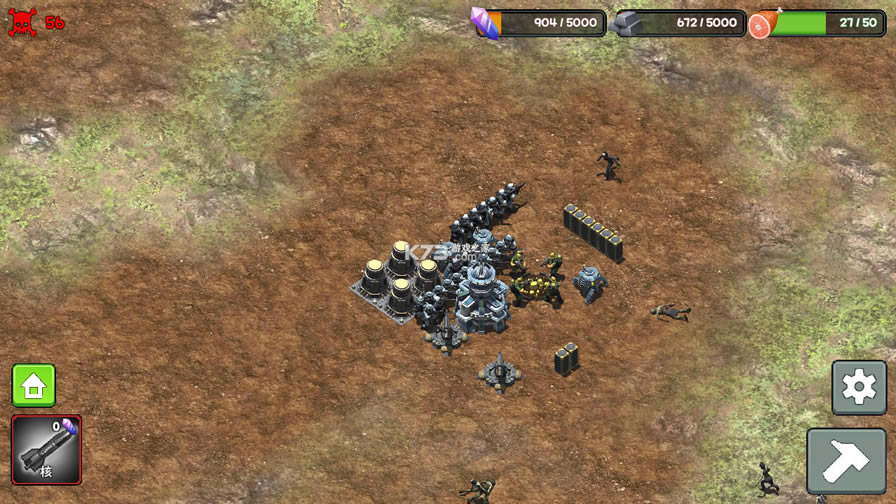
Task: Click the green home button
Action: [33, 385]
